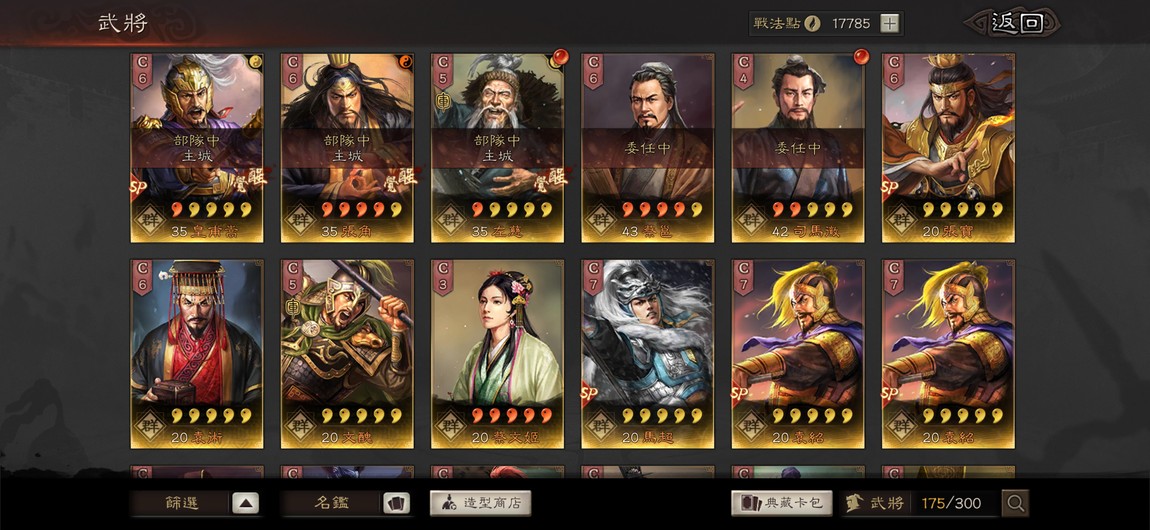The image size is (1150, 530).
Task: Select the 蔡文姬 general card
Action: (x=497, y=354)
